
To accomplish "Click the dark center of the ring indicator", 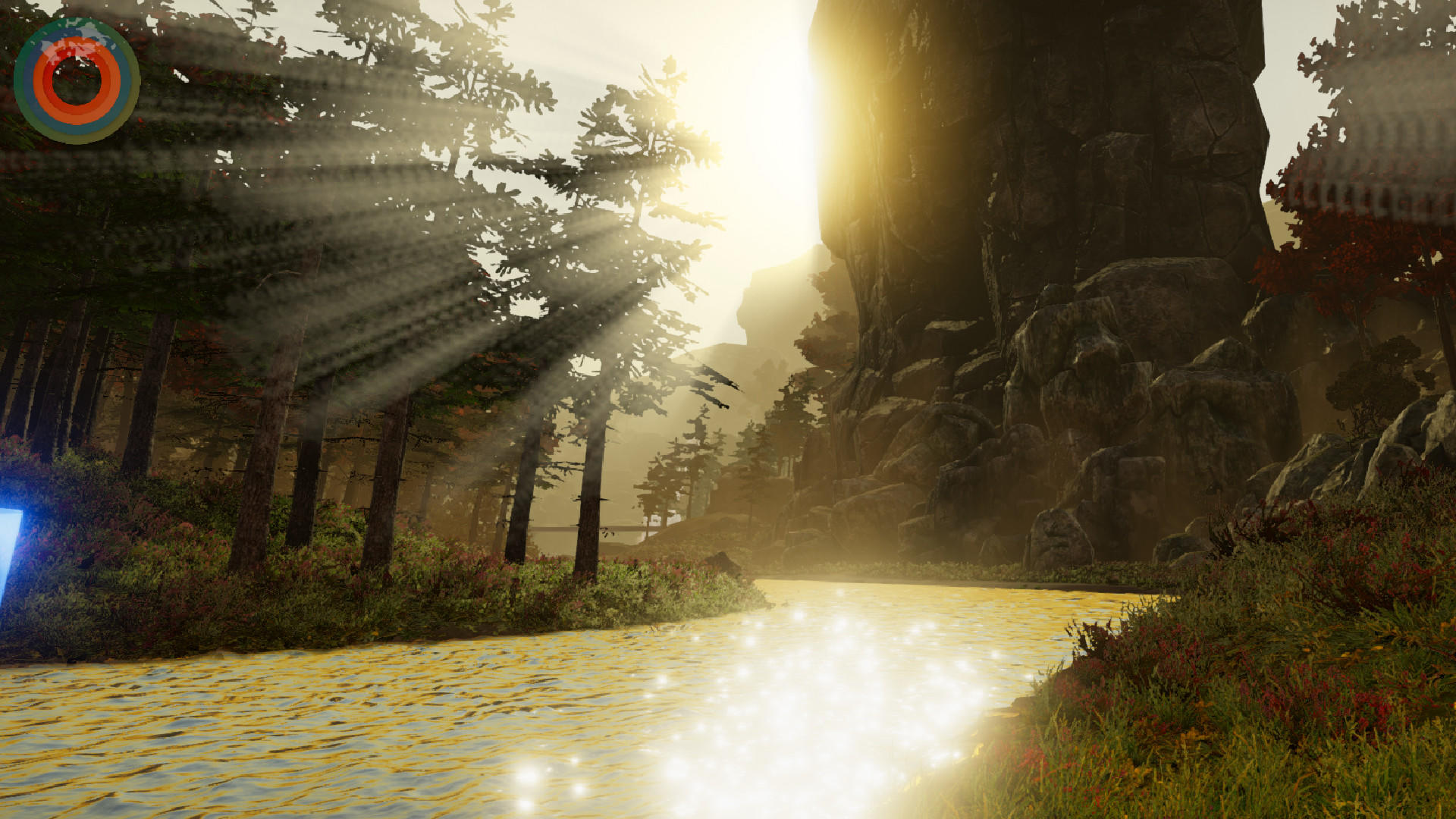I will [x=76, y=80].
